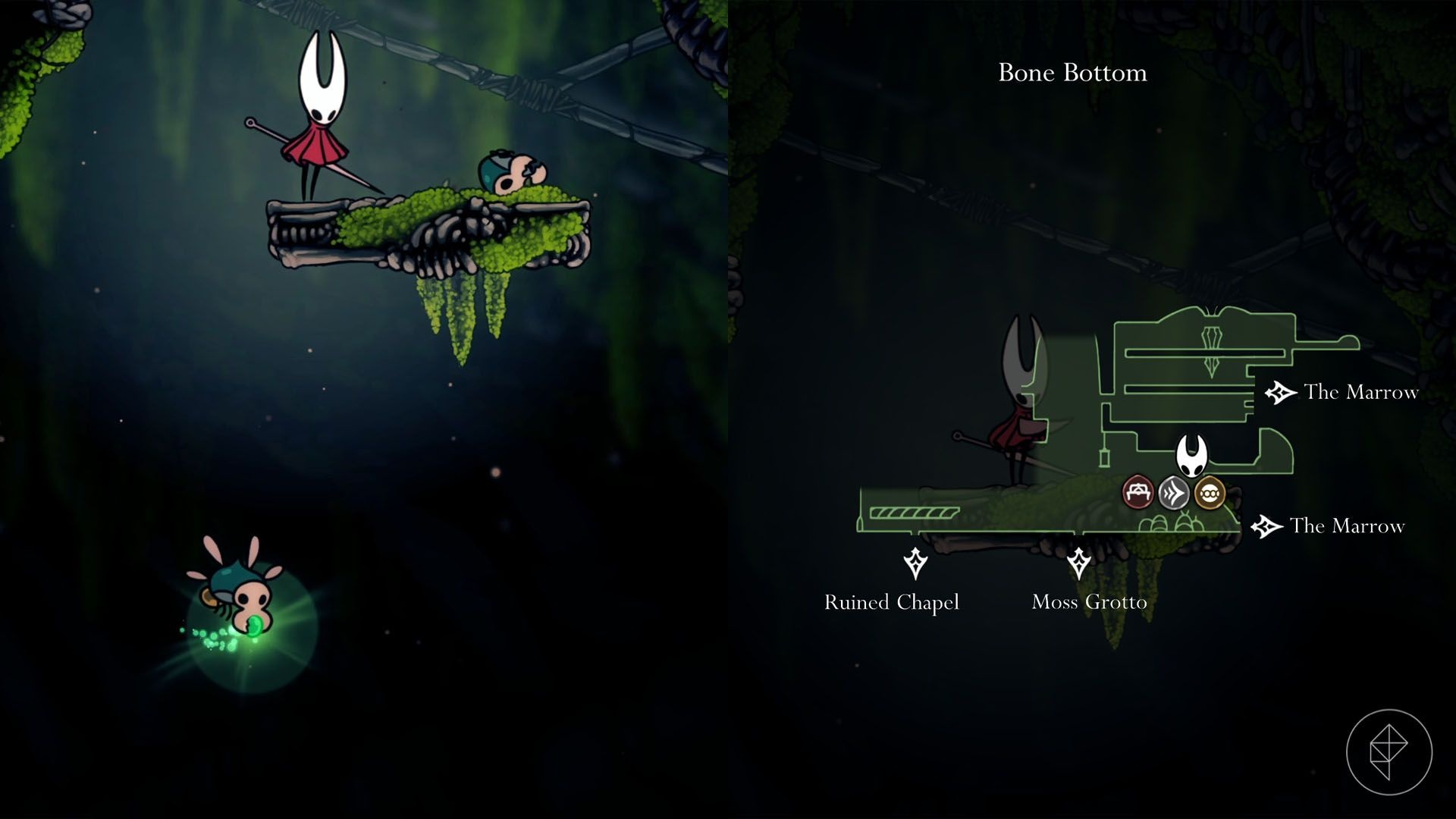1456x819 pixels.
Task: Click the Bone Bottom area title
Action: coord(1072,73)
